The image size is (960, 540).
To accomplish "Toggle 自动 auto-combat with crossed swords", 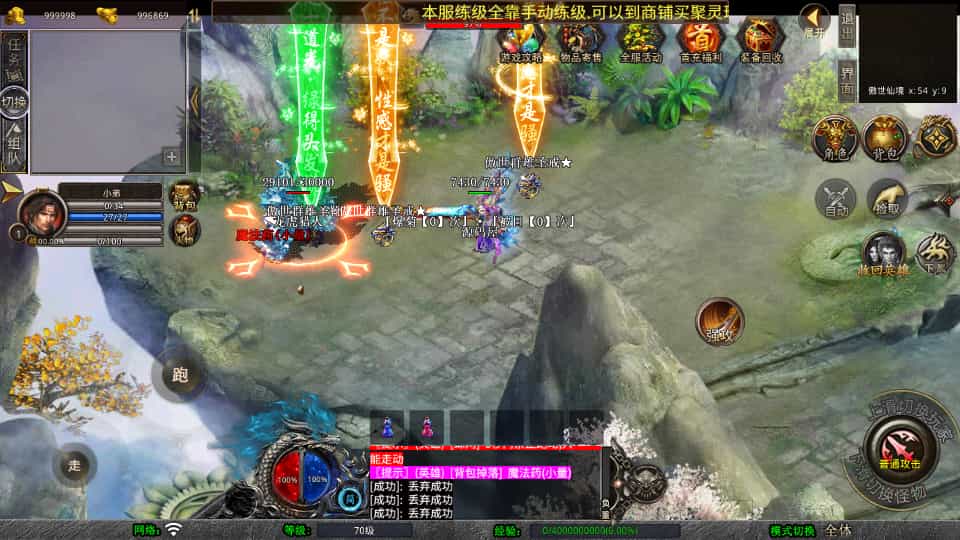I will point(836,198).
